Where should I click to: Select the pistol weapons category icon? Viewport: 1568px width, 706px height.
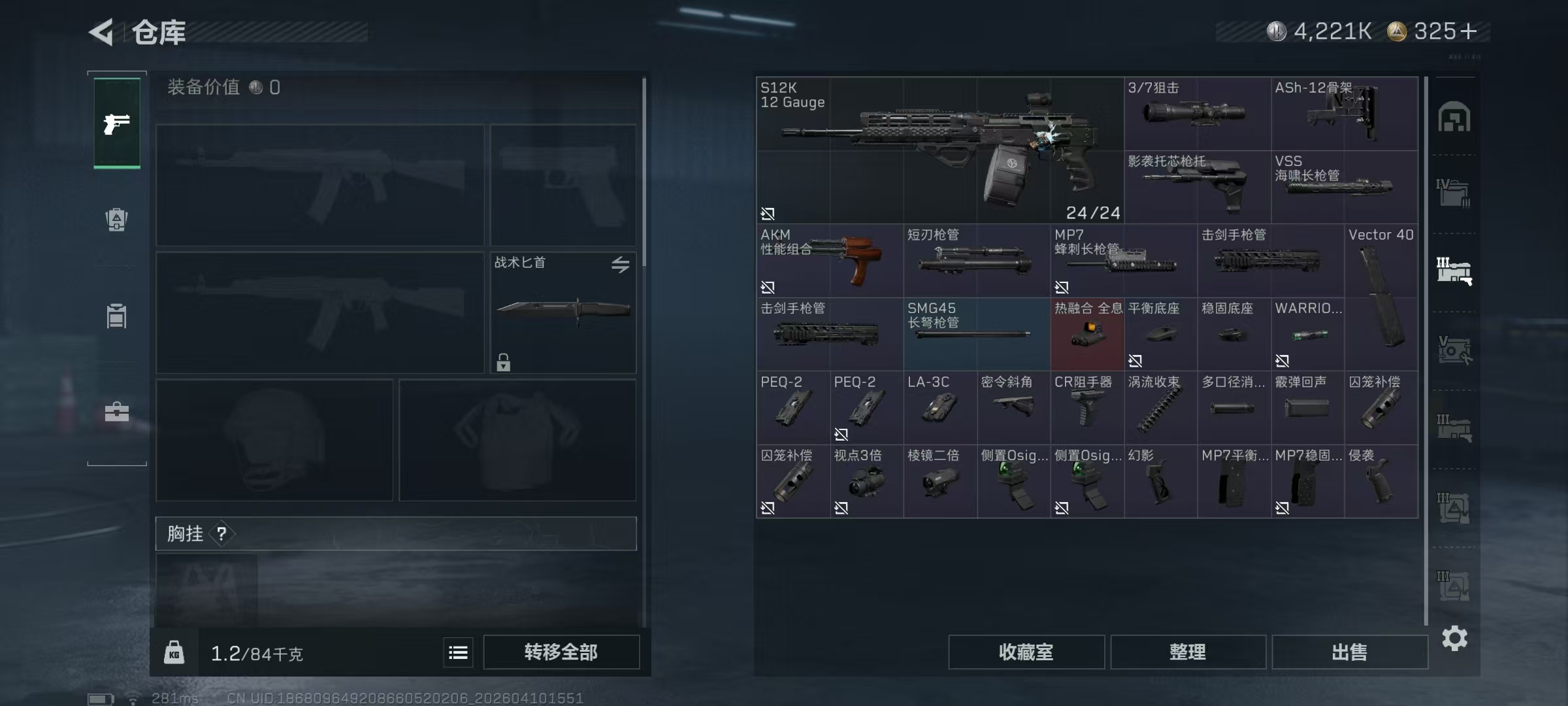click(116, 122)
